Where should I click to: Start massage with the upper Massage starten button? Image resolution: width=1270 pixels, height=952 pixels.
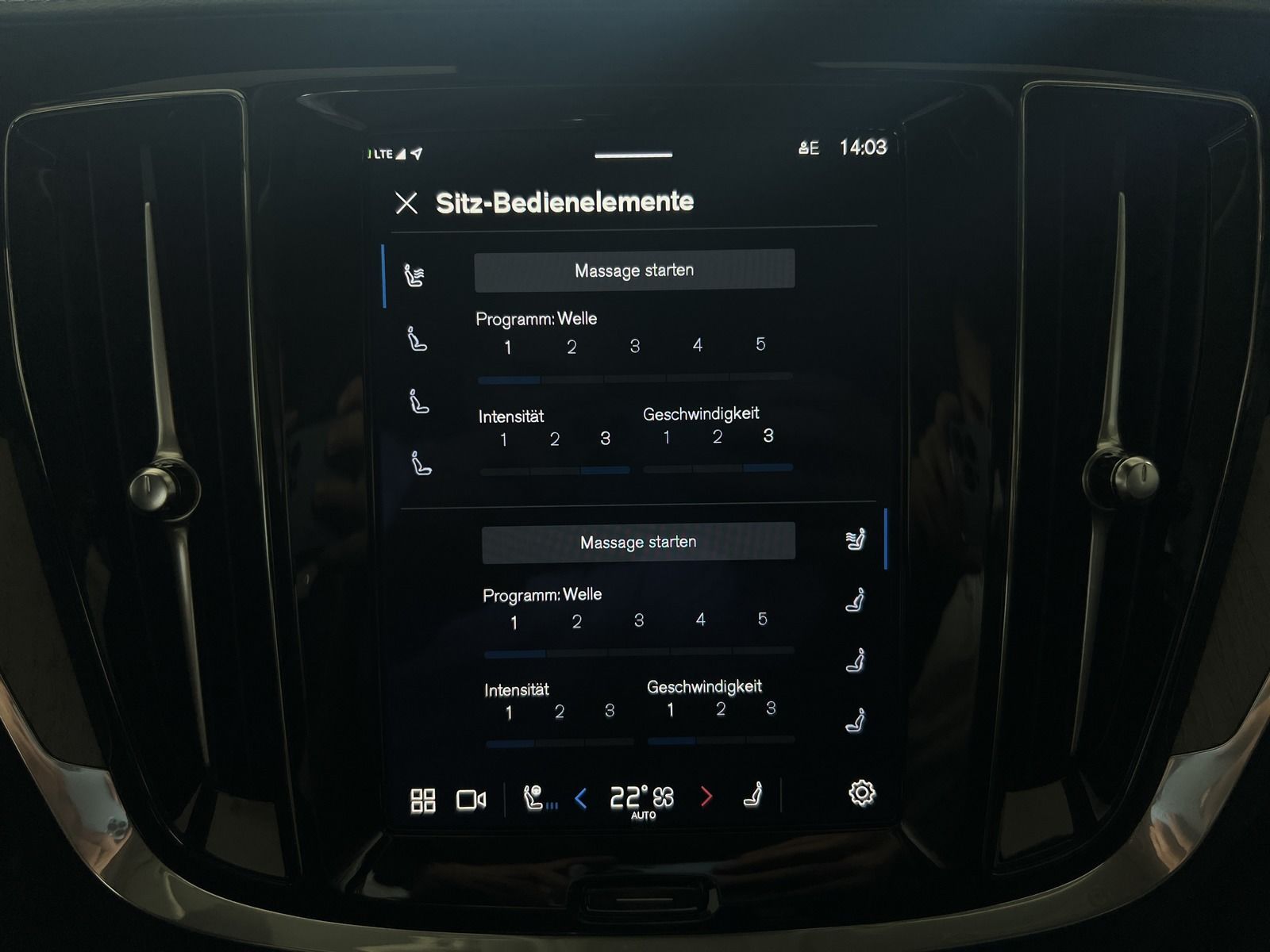coord(634,271)
